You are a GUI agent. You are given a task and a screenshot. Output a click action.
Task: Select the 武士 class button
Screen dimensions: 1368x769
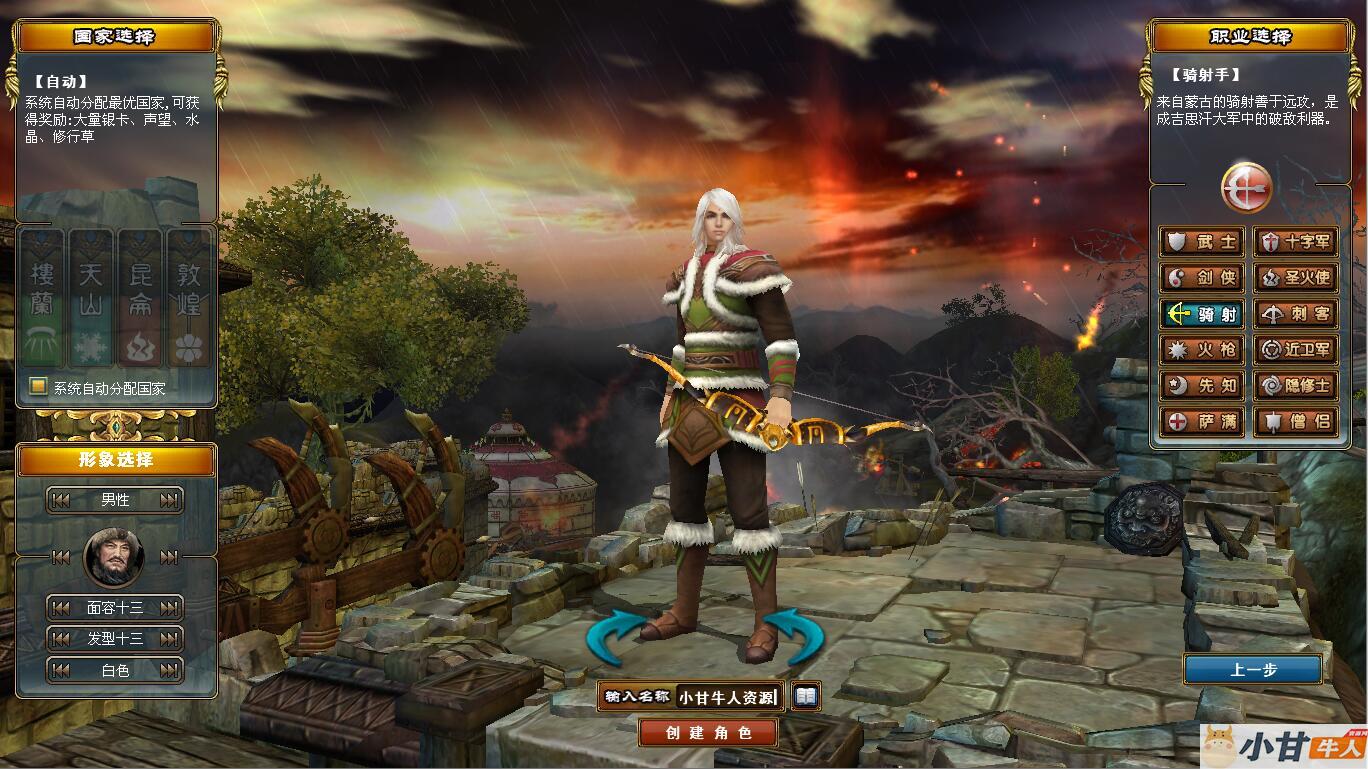pyautogui.click(x=1202, y=242)
